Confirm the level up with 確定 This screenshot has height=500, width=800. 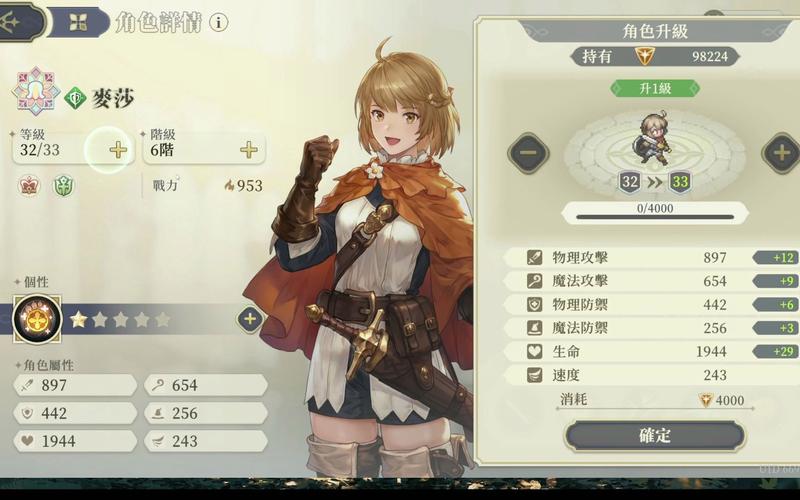click(x=655, y=435)
